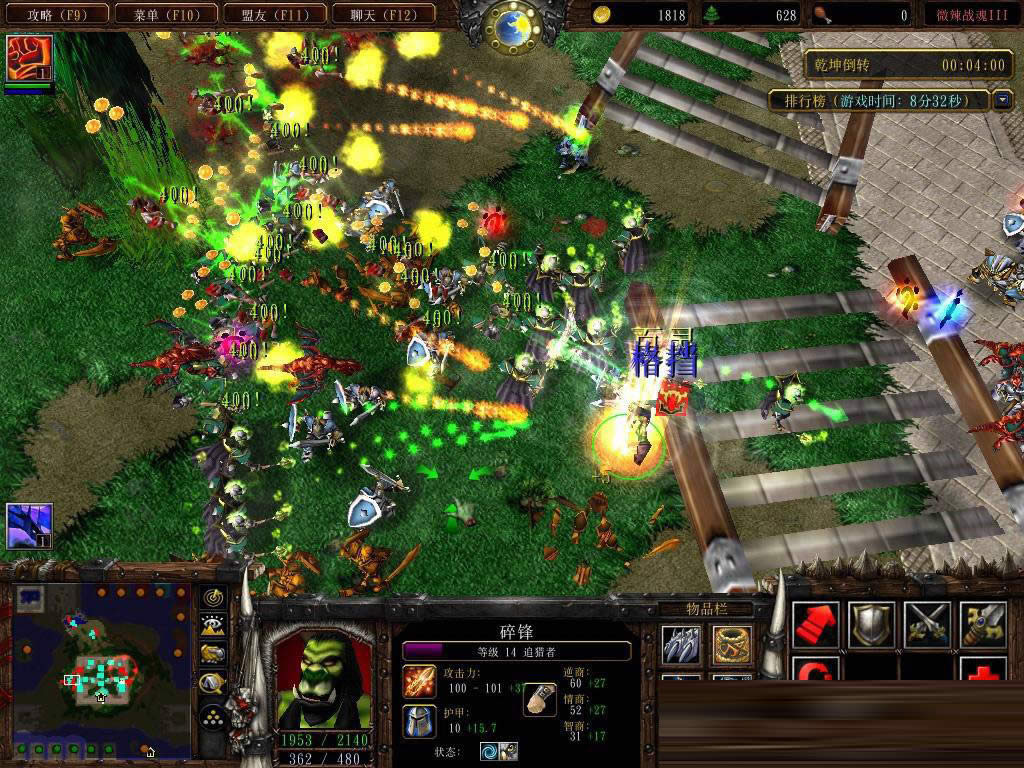Click the formation toggle button by minimap
The image size is (1024, 768).
213,714
